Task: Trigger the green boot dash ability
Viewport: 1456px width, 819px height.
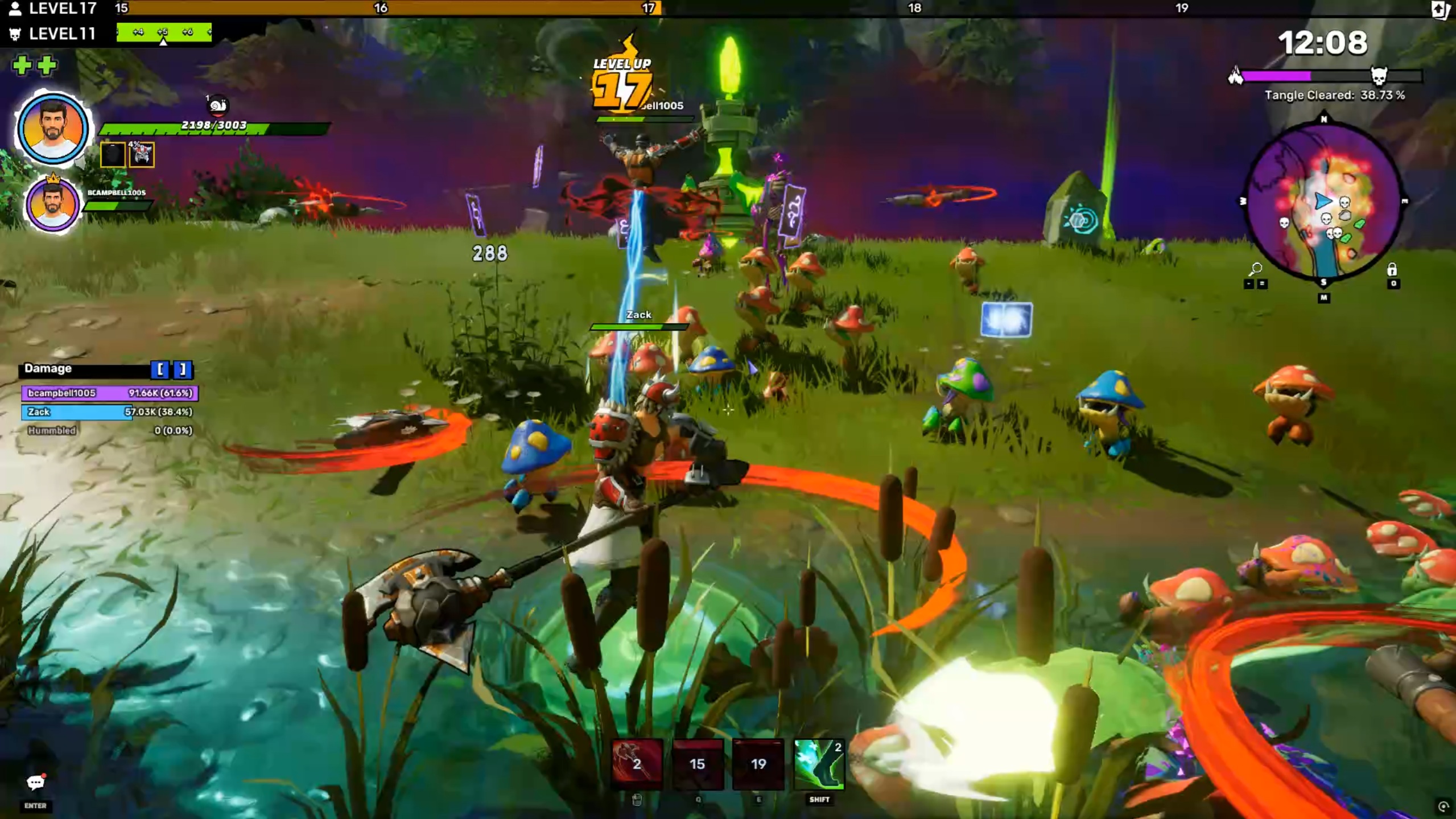Action: [819, 764]
